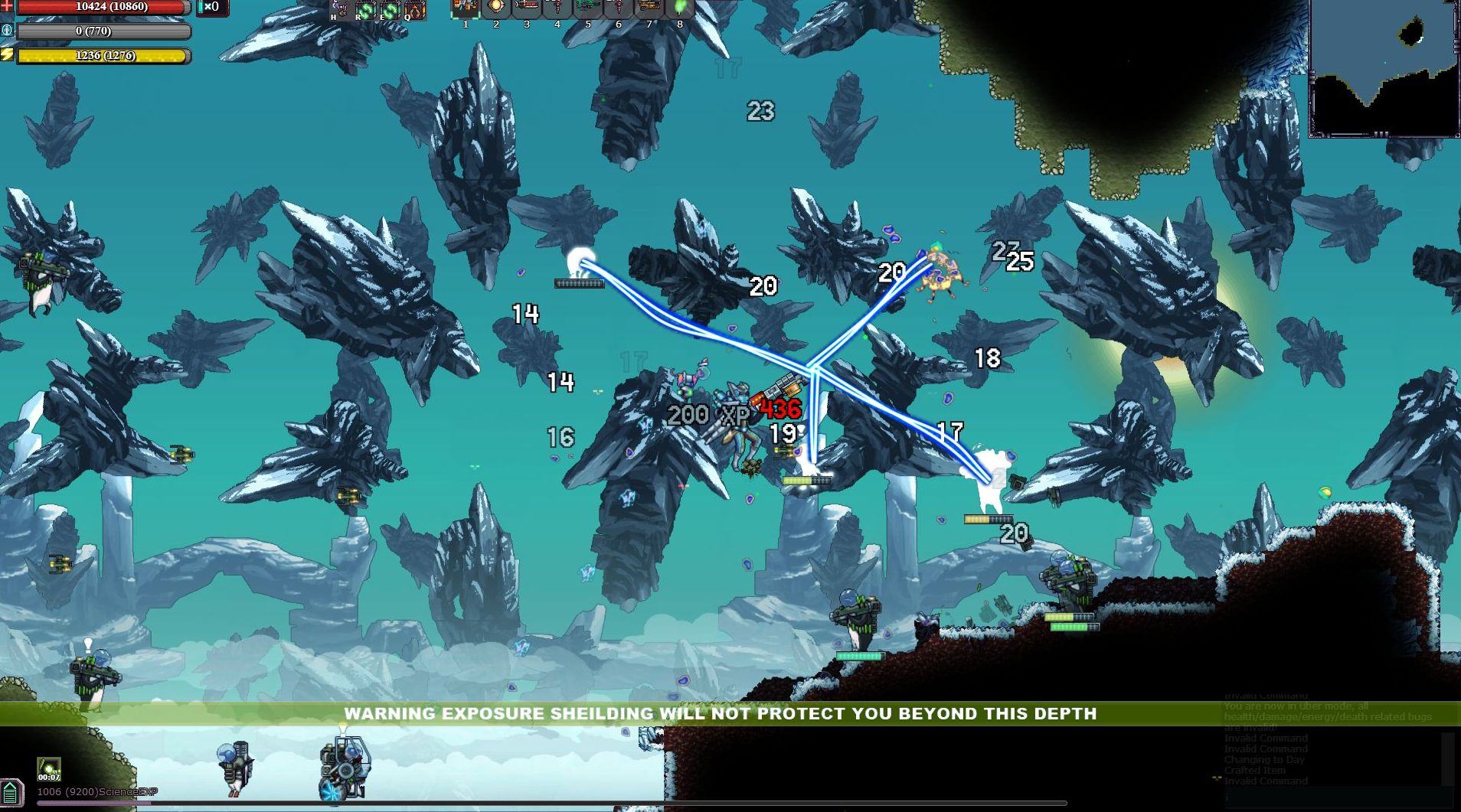Switch to currently selected hotbar slot 1

[x=466, y=11]
